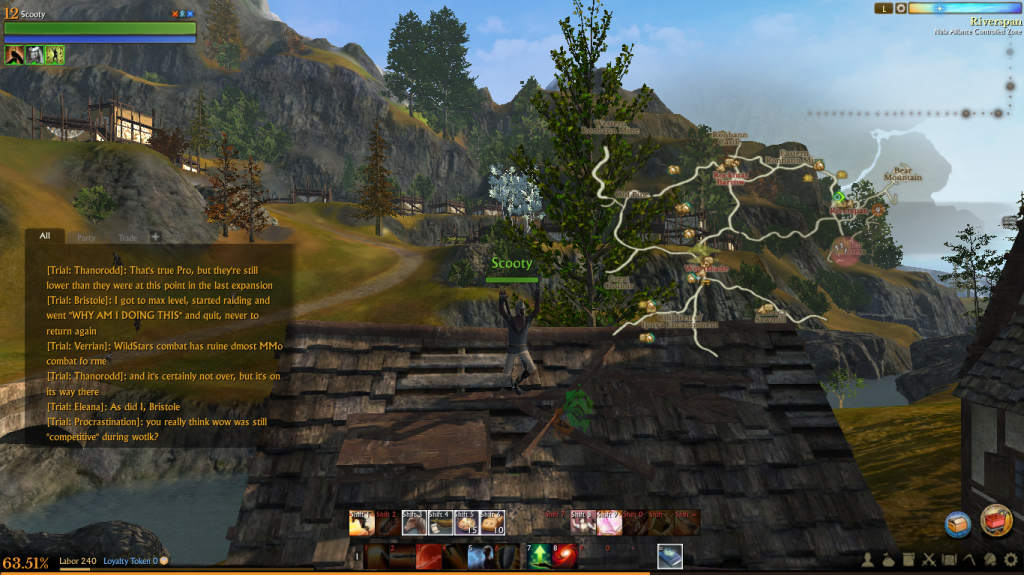This screenshot has width=1024, height=575.
Task: Use the pink book item on Shift 9
Action: click(x=608, y=522)
